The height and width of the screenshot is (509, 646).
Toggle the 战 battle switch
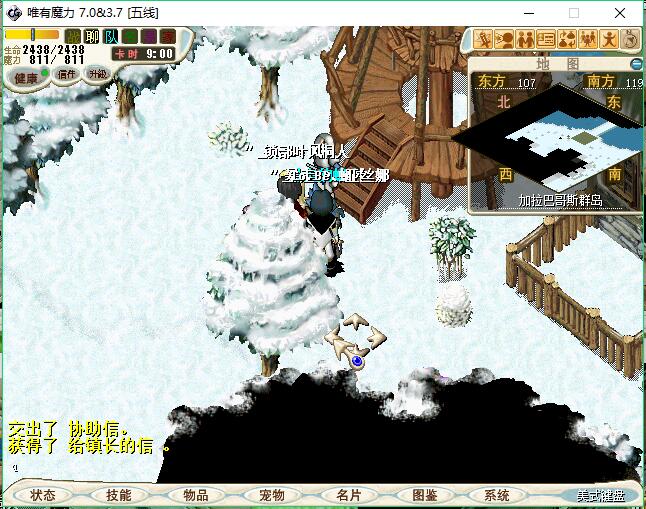point(74,37)
